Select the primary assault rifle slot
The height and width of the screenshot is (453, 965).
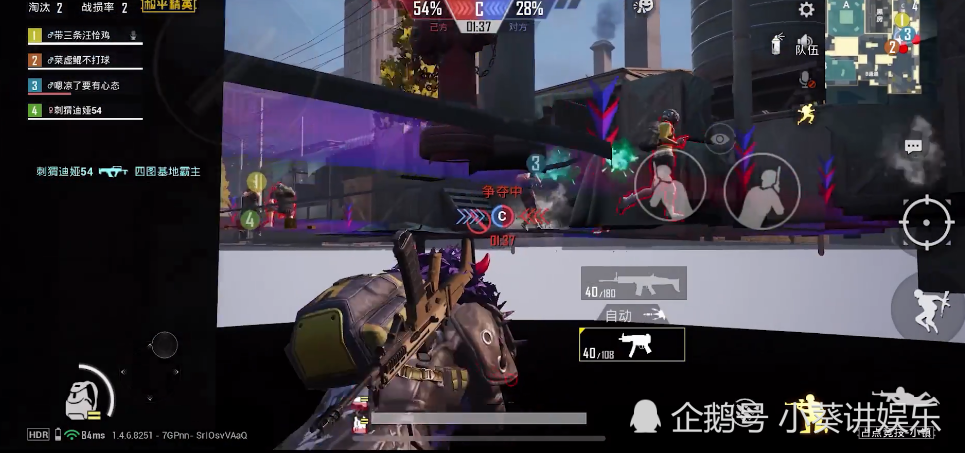coord(633,283)
